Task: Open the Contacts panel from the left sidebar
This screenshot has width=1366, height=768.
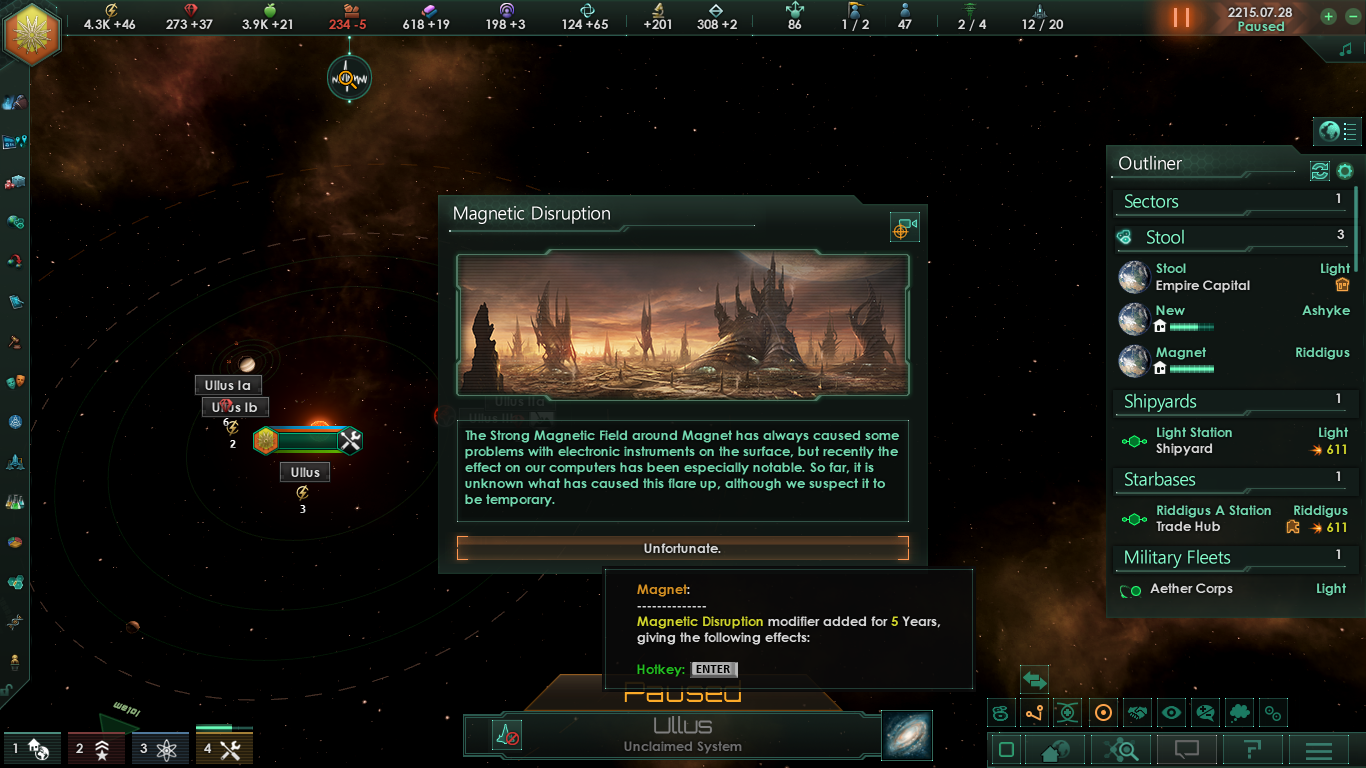Action: [x=14, y=100]
